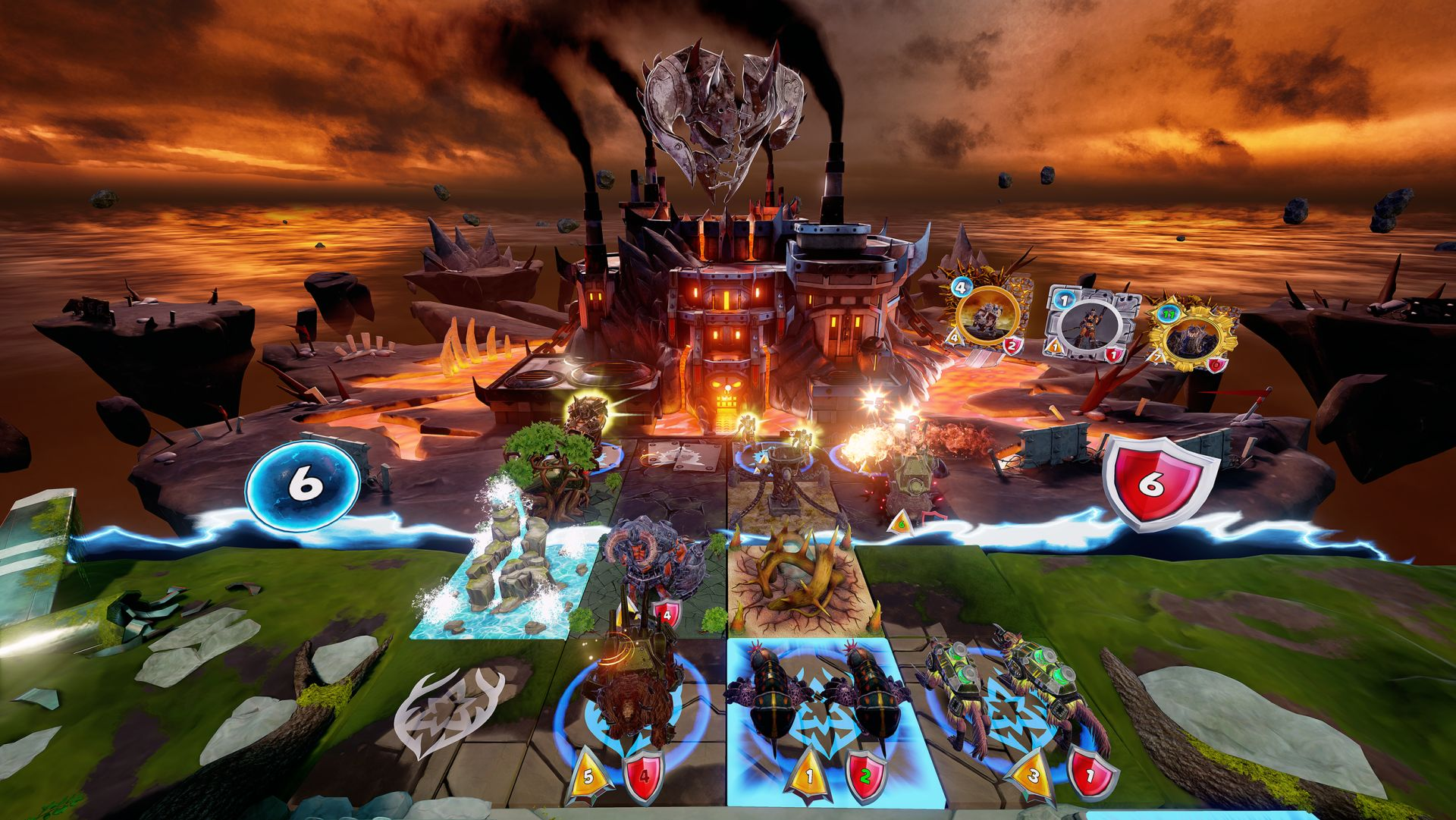Select the gold card costing 4 mana

click(x=987, y=319)
